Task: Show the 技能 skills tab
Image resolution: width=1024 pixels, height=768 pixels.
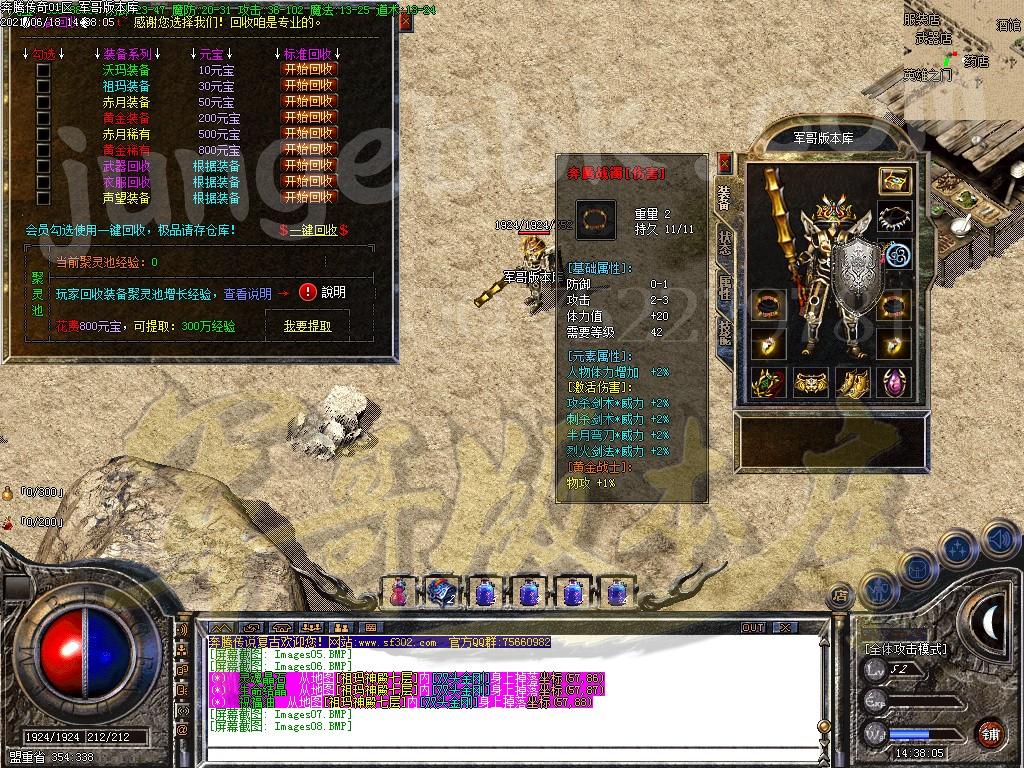Action: coord(725,332)
